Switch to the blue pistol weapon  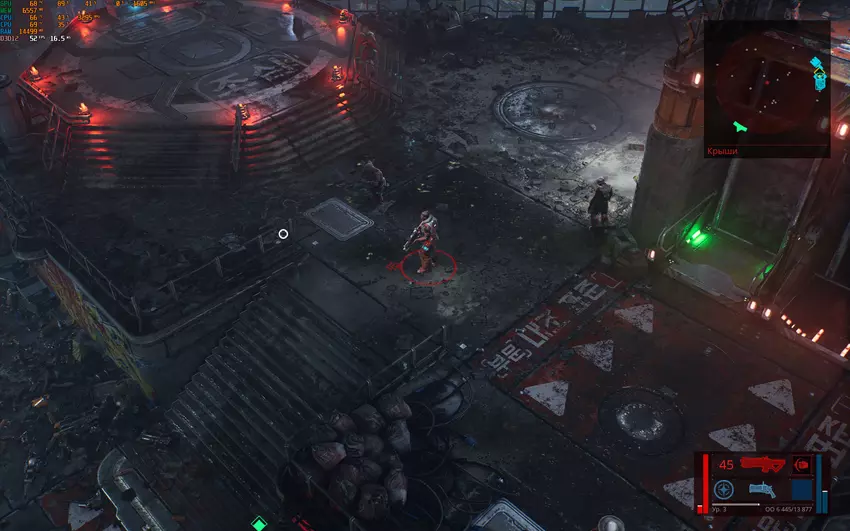(762, 489)
